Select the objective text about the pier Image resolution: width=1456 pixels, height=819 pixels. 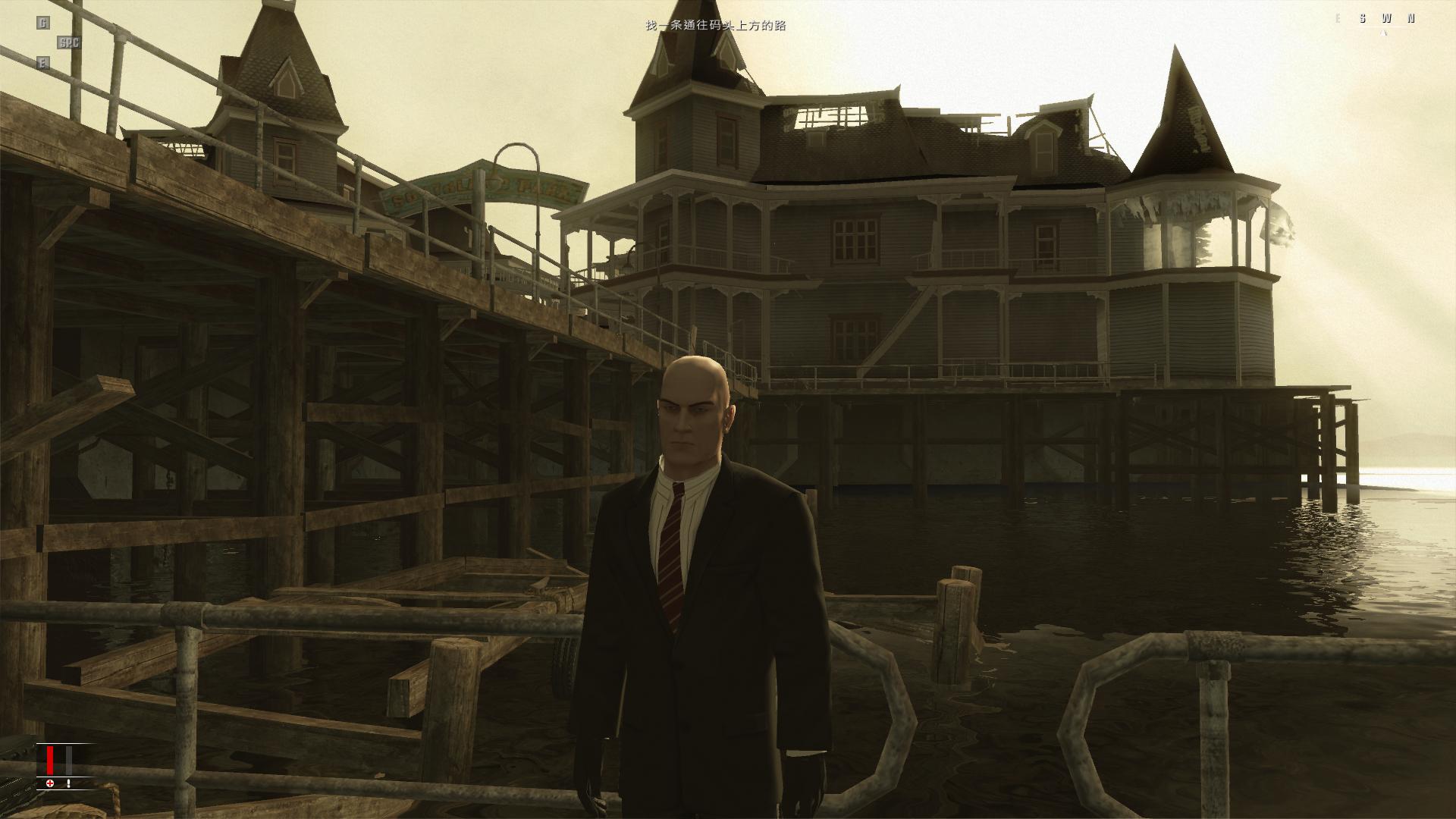pyautogui.click(x=715, y=26)
